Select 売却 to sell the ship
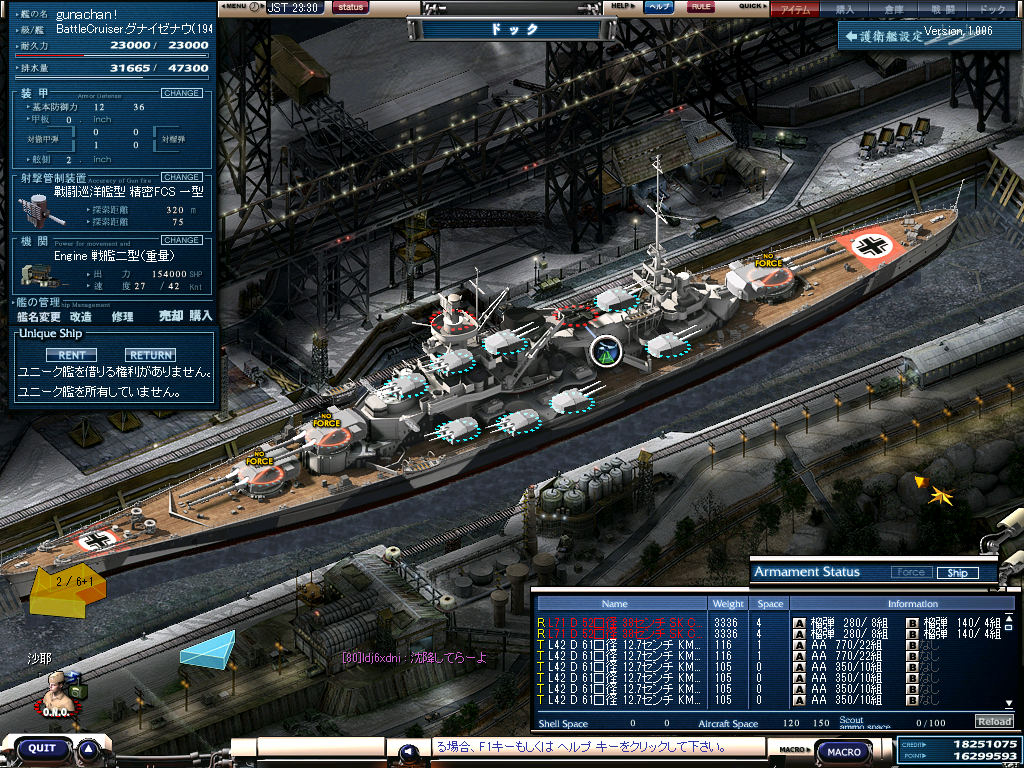Viewport: 1024px width, 768px height. point(171,316)
